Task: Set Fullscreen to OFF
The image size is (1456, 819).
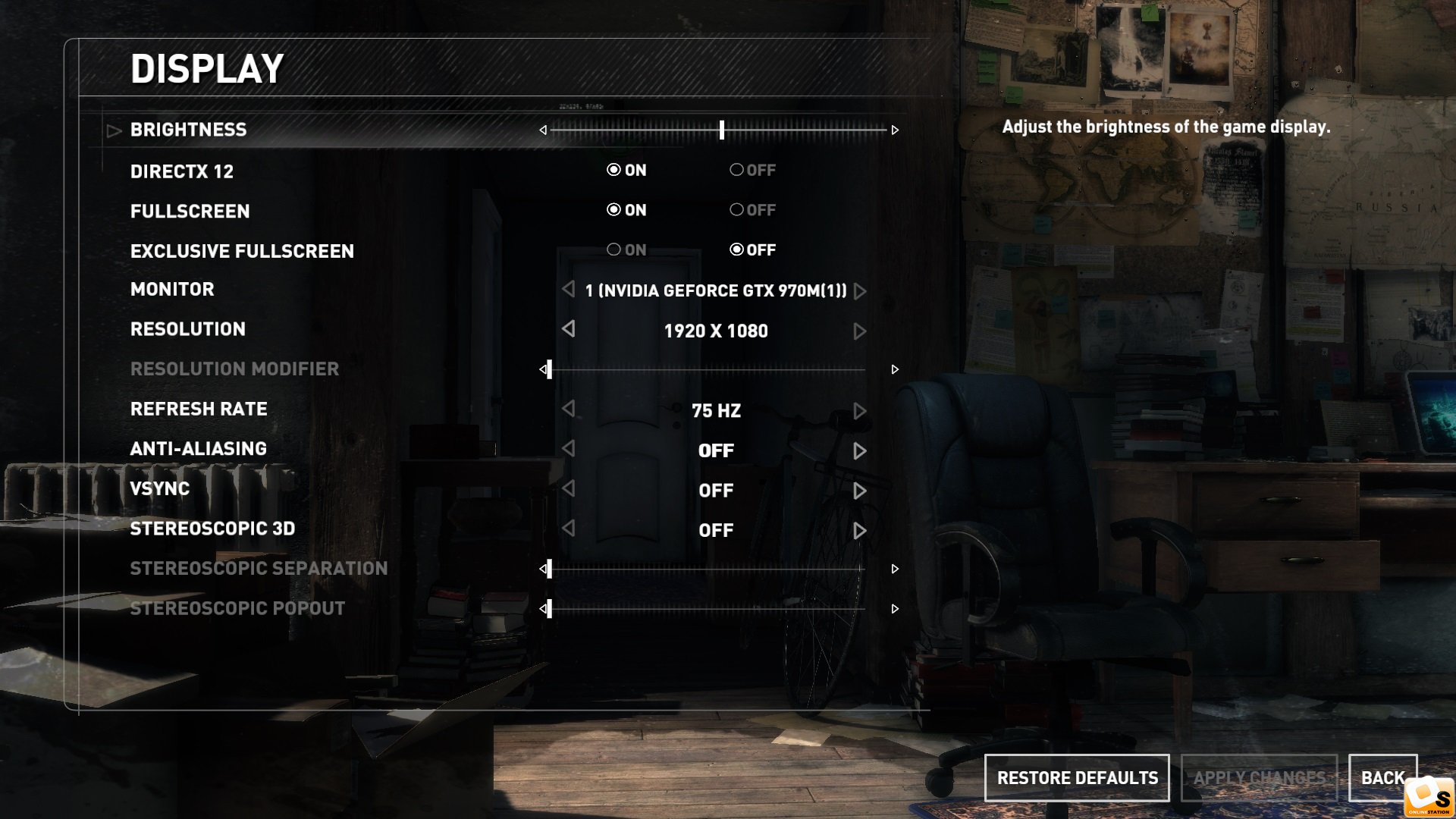Action: 736,210
